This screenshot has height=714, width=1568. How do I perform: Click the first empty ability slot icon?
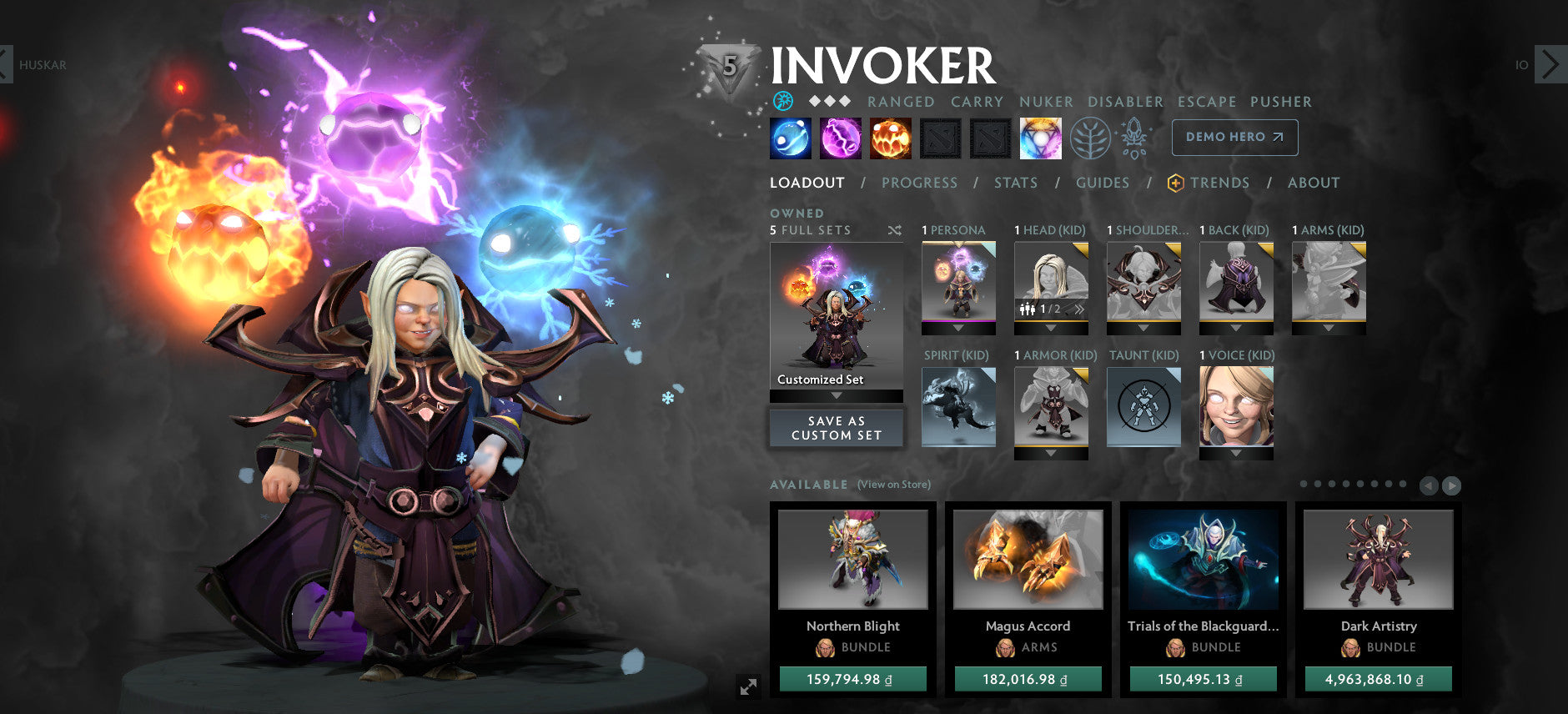pyautogui.click(x=940, y=138)
